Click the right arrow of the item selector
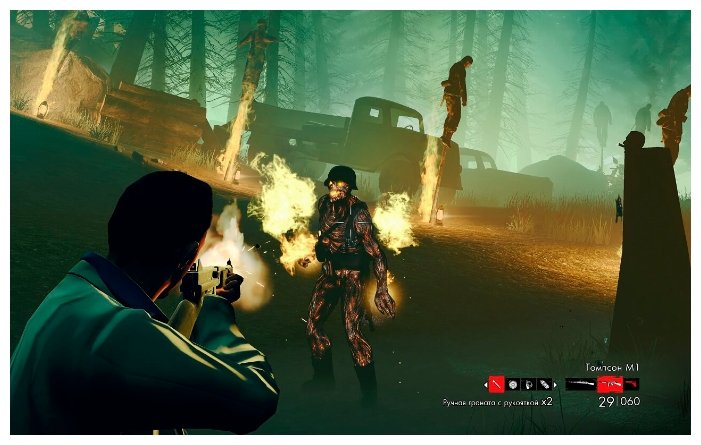This screenshot has height=445, width=701. [556, 384]
